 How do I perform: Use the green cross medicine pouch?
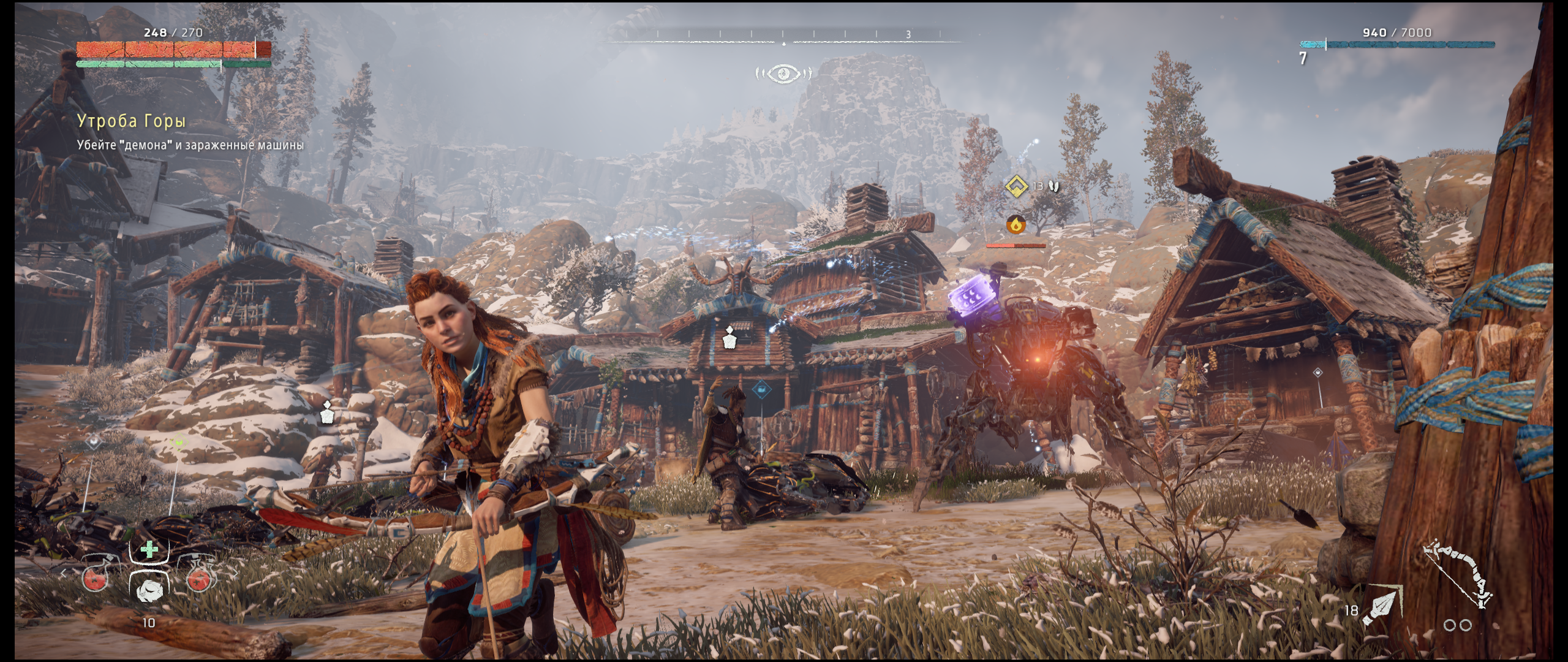coord(149,550)
